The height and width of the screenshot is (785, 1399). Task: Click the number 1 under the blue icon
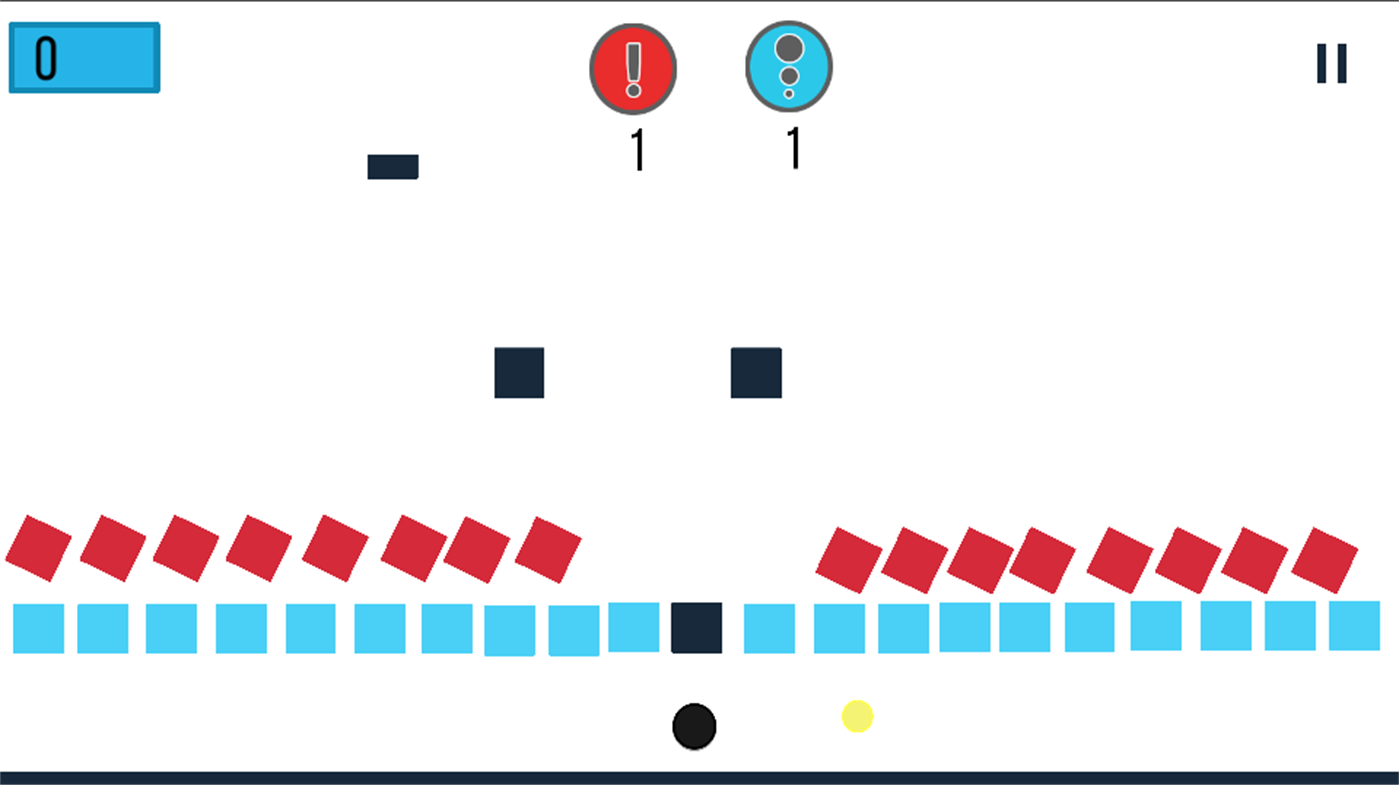[793, 152]
